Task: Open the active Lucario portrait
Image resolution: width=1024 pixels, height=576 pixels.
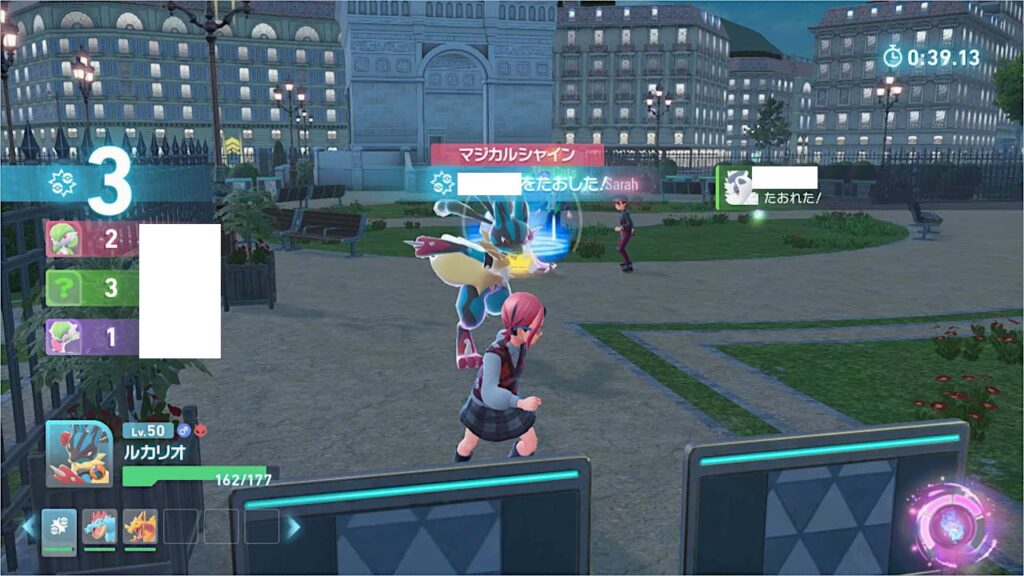Action: [x=79, y=453]
